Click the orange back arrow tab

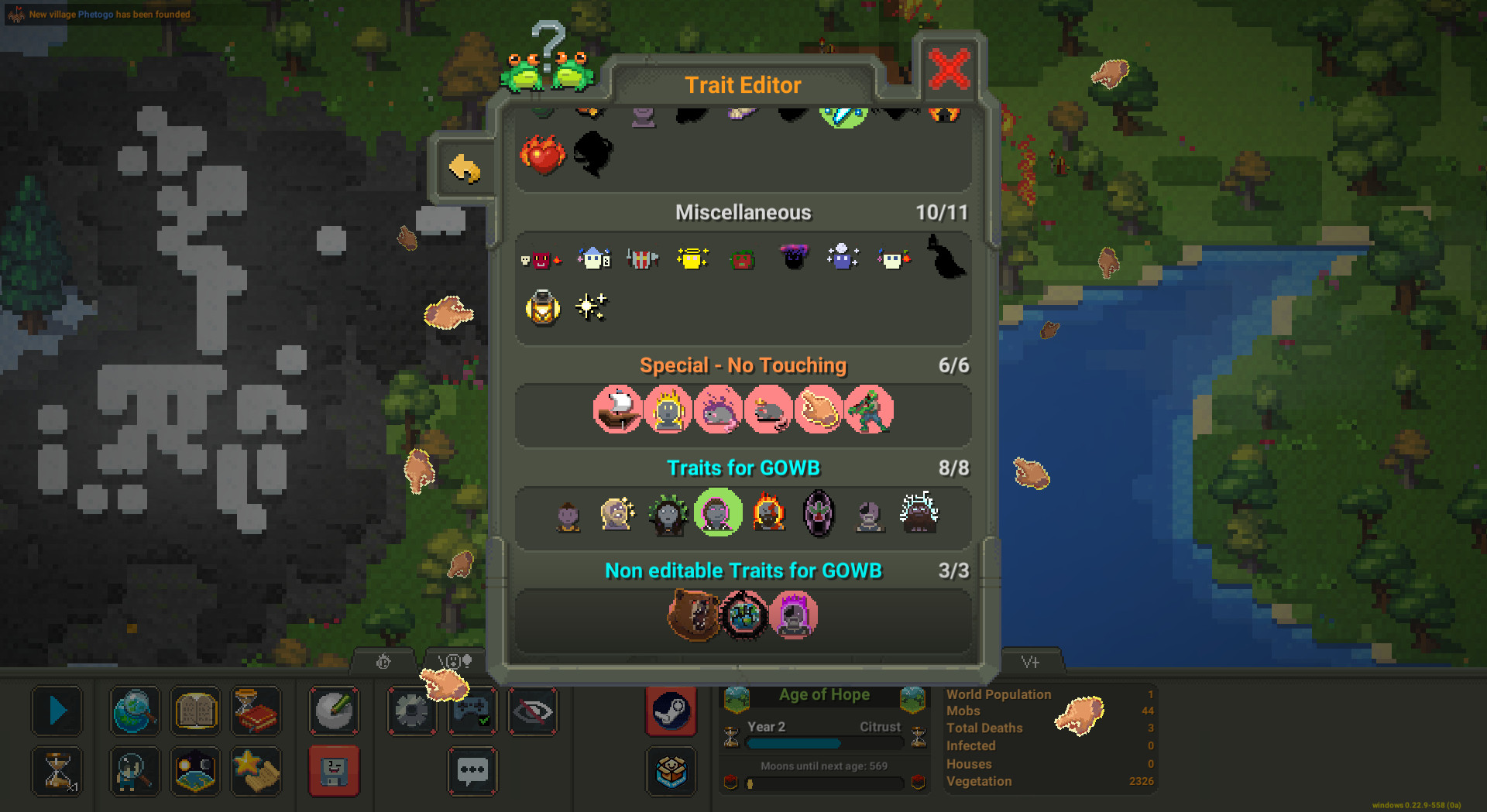pos(465,168)
